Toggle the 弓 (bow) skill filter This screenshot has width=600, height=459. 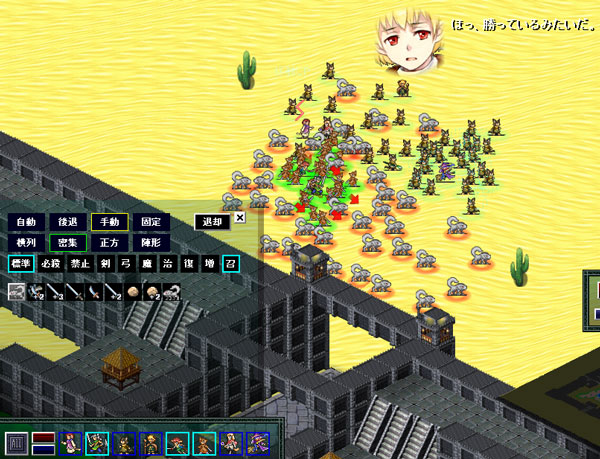[x=126, y=264]
